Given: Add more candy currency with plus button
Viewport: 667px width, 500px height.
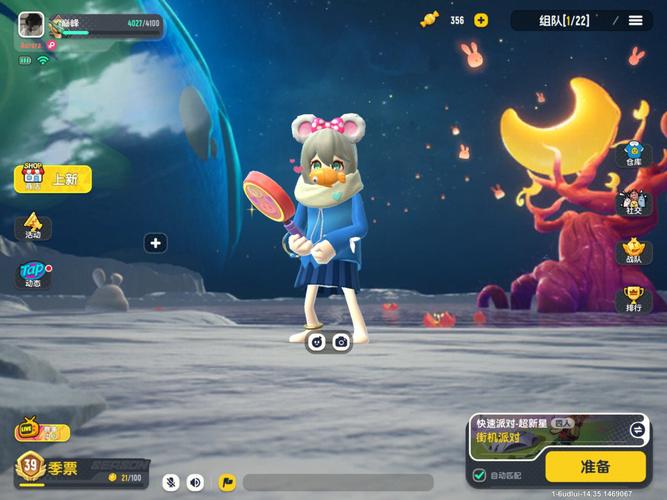Looking at the screenshot, I should coord(481,20).
